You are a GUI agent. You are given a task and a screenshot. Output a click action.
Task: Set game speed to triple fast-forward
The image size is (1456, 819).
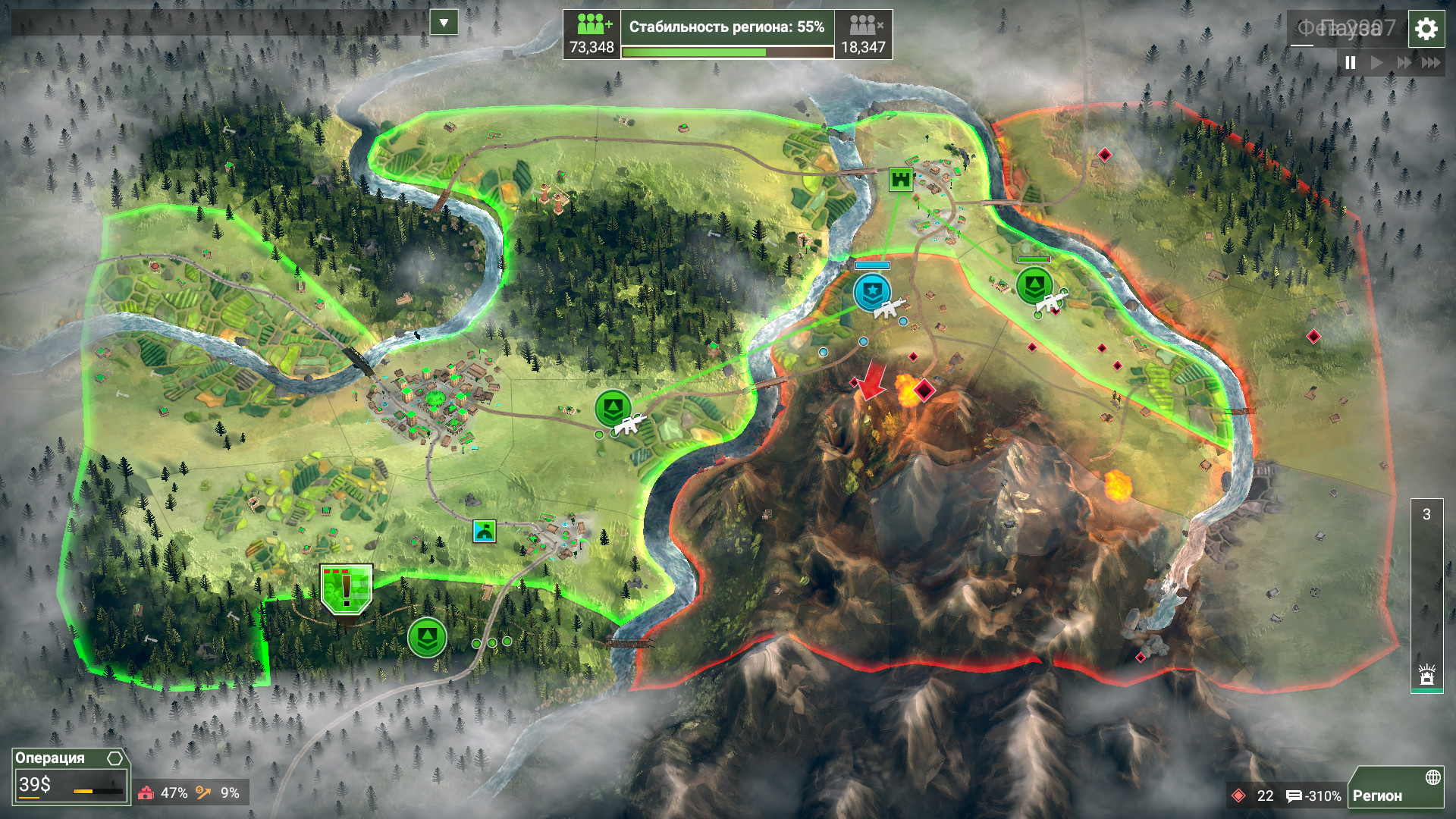pos(1430,63)
